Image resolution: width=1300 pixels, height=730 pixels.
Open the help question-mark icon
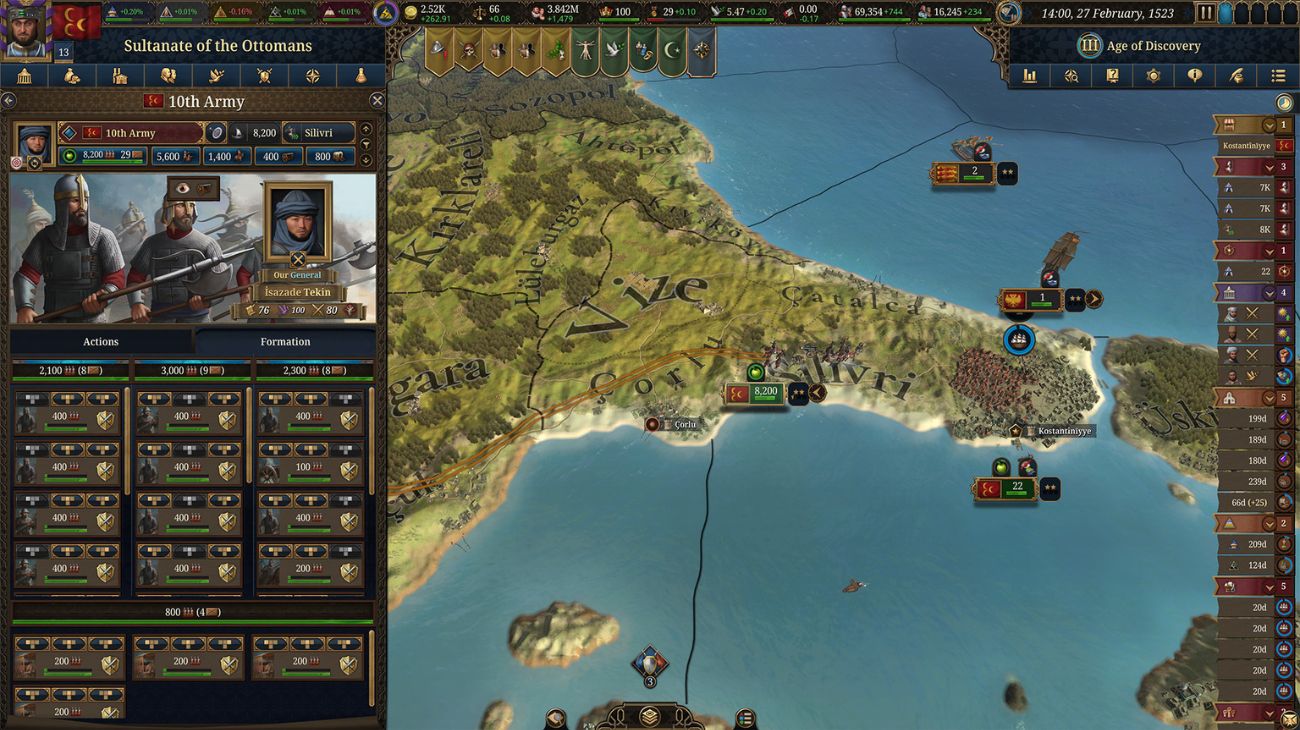(1112, 76)
